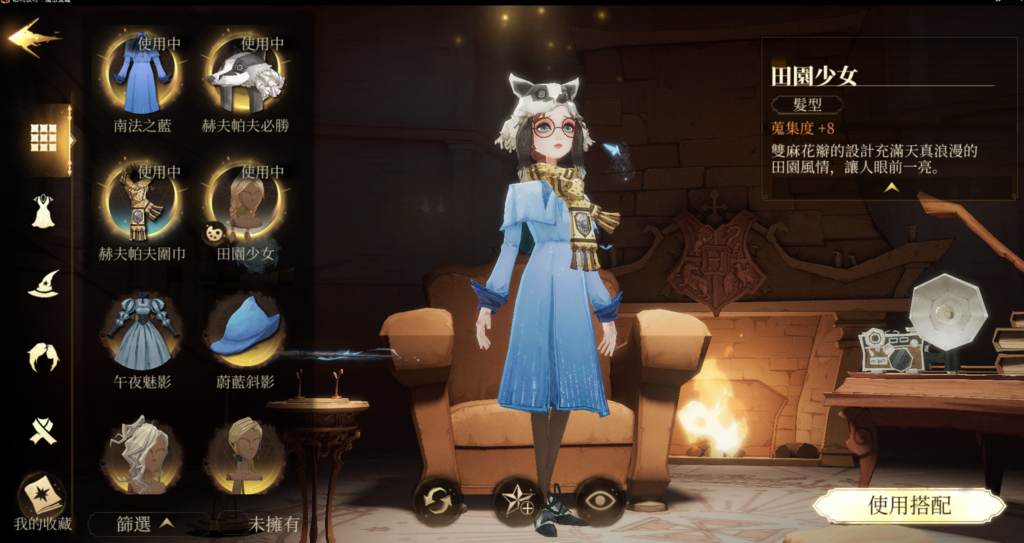Select the 午夜魅影 dress
The image size is (1024, 543).
(x=142, y=330)
